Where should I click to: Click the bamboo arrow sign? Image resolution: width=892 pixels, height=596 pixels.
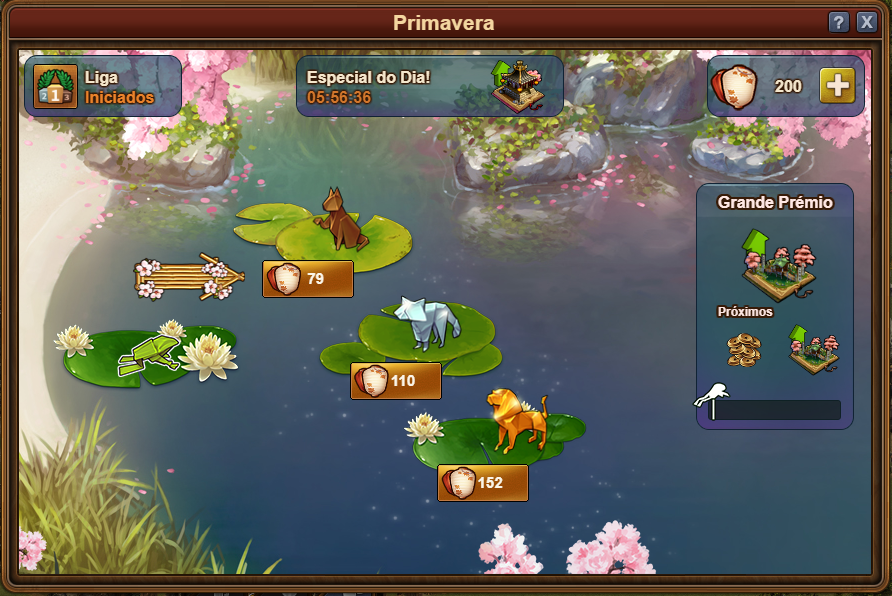coord(189,278)
